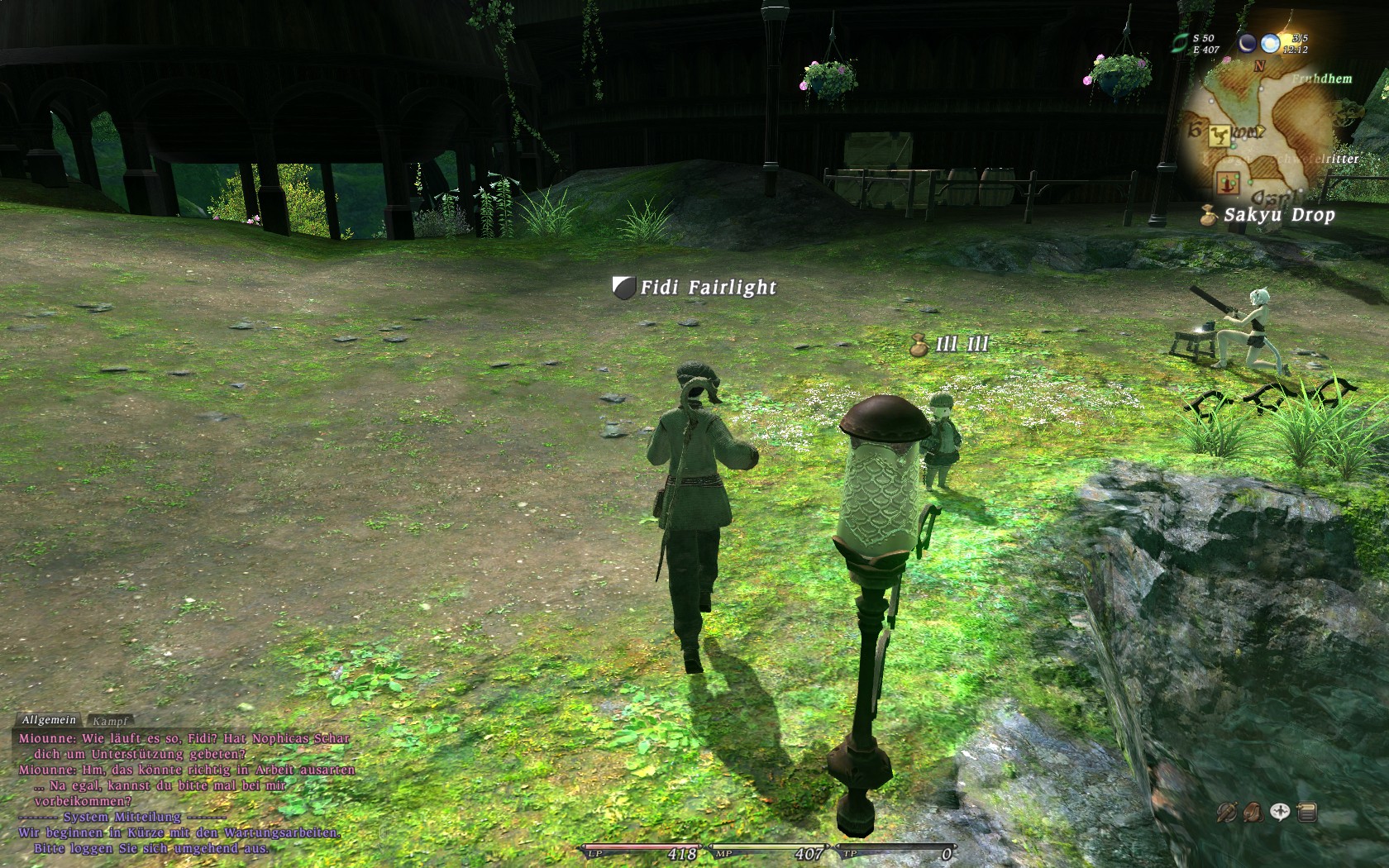Select the Fidi Fairlight nameplate
1389x868 pixels.
click(708, 288)
